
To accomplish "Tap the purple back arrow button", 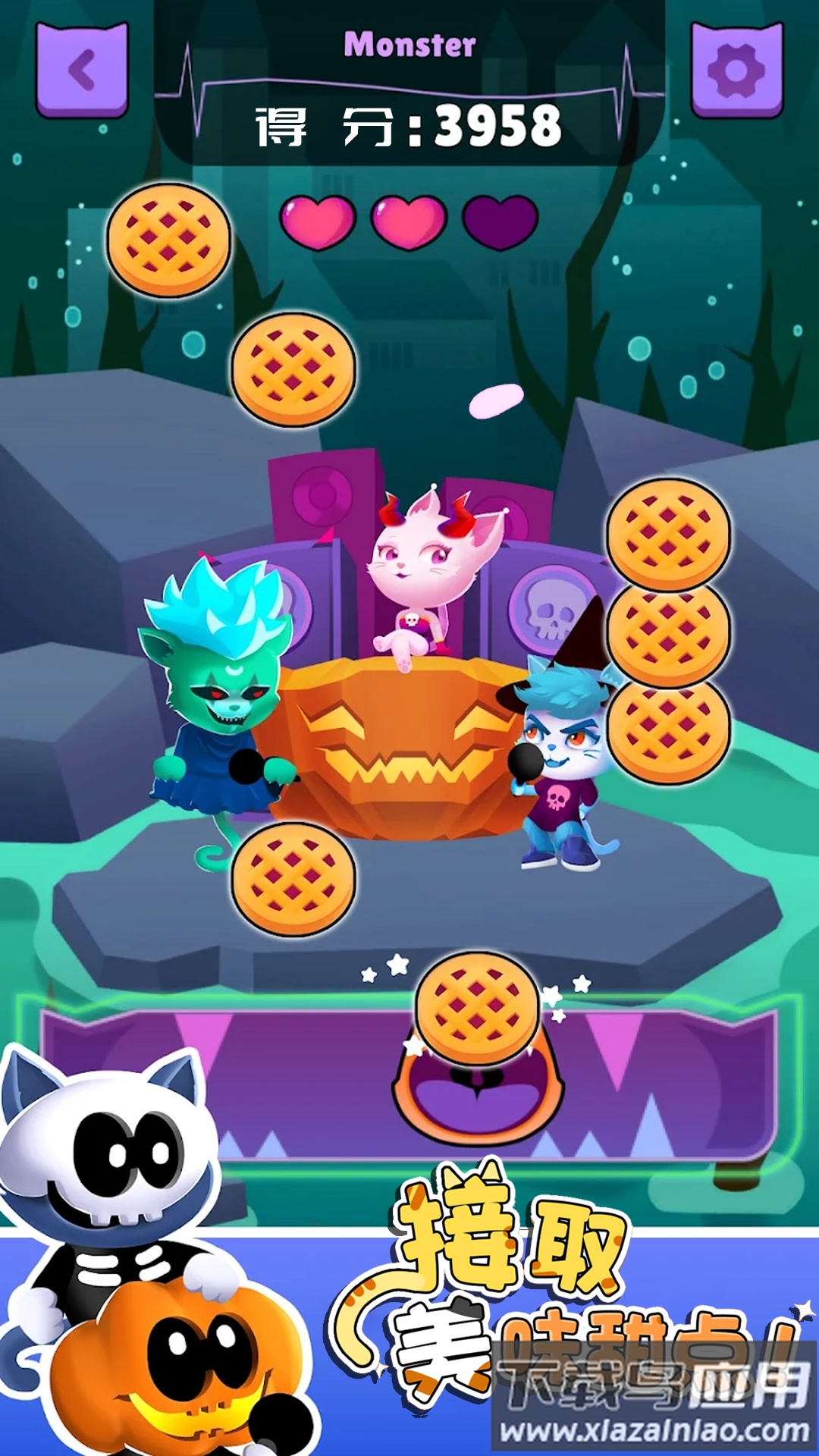I will click(82, 71).
